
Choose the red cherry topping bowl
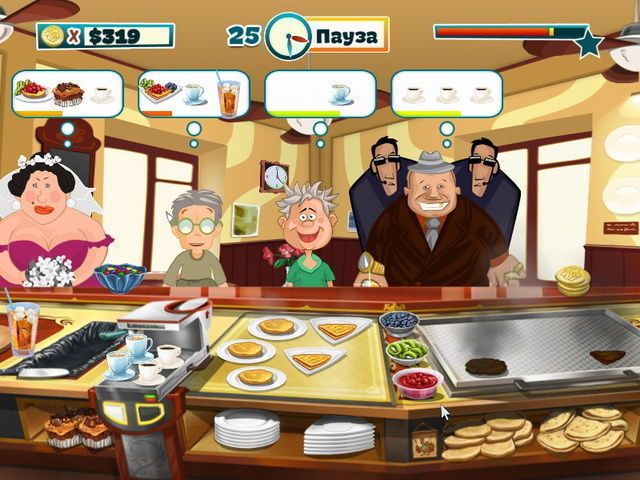[x=417, y=381]
